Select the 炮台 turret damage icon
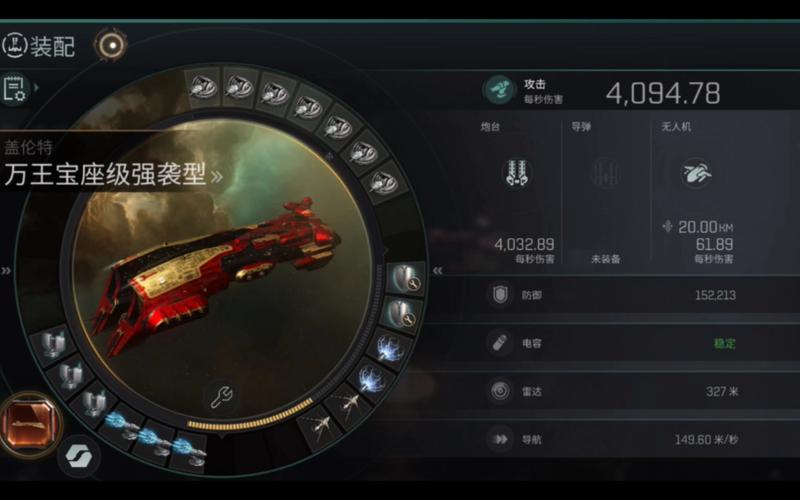The image size is (800, 500). [x=516, y=172]
